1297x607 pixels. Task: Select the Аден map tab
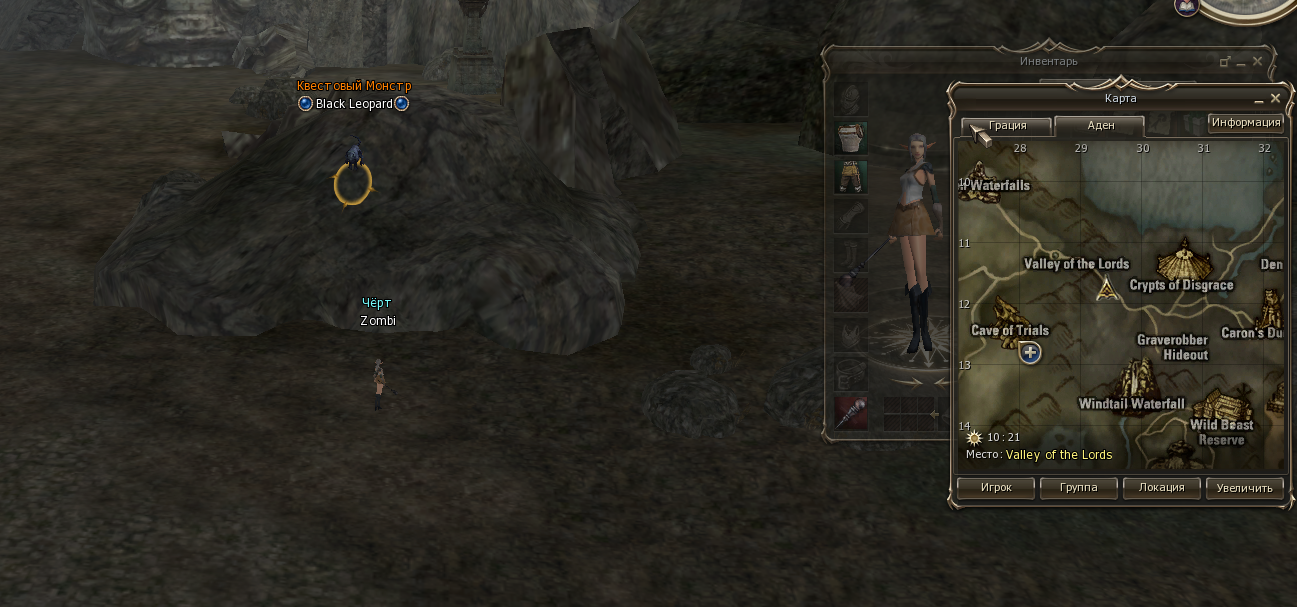1100,126
